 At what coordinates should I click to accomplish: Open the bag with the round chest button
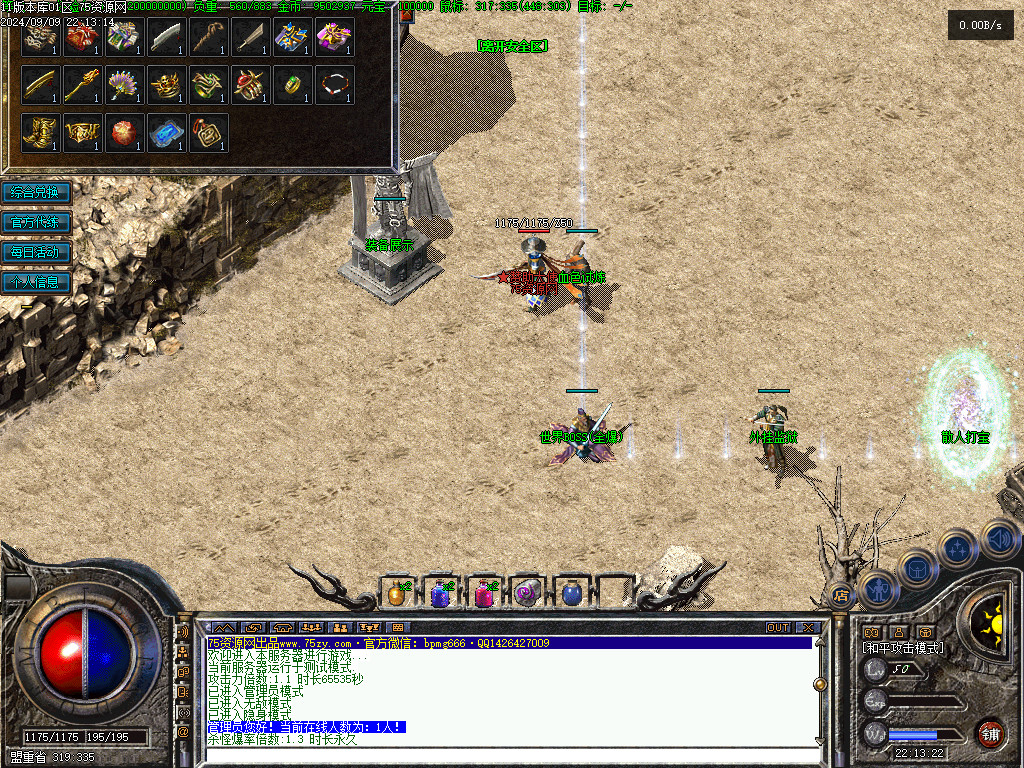tap(916, 568)
